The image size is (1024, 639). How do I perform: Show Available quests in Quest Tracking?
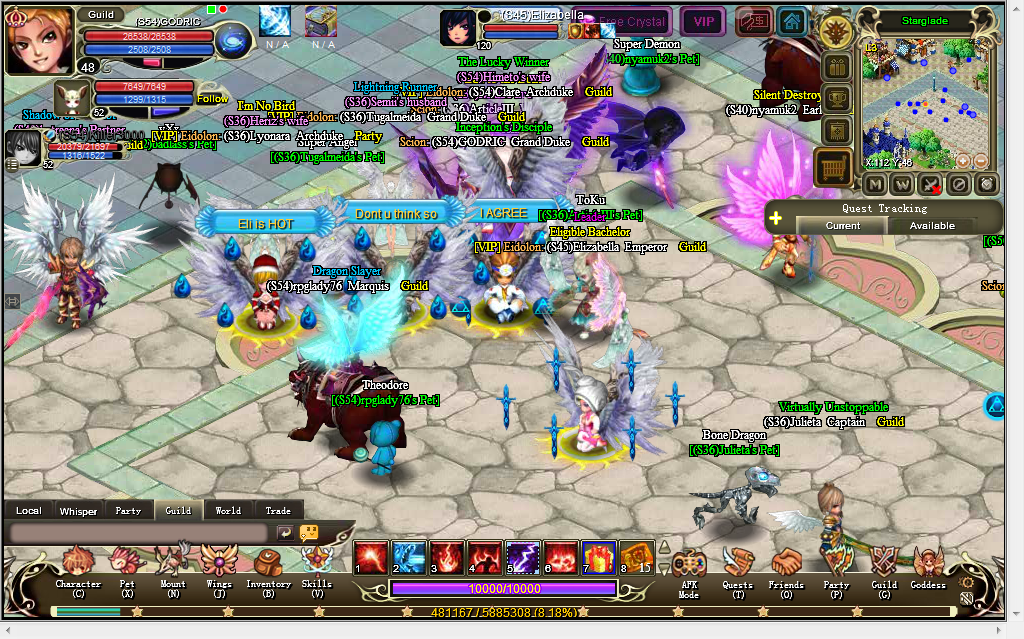(x=931, y=226)
